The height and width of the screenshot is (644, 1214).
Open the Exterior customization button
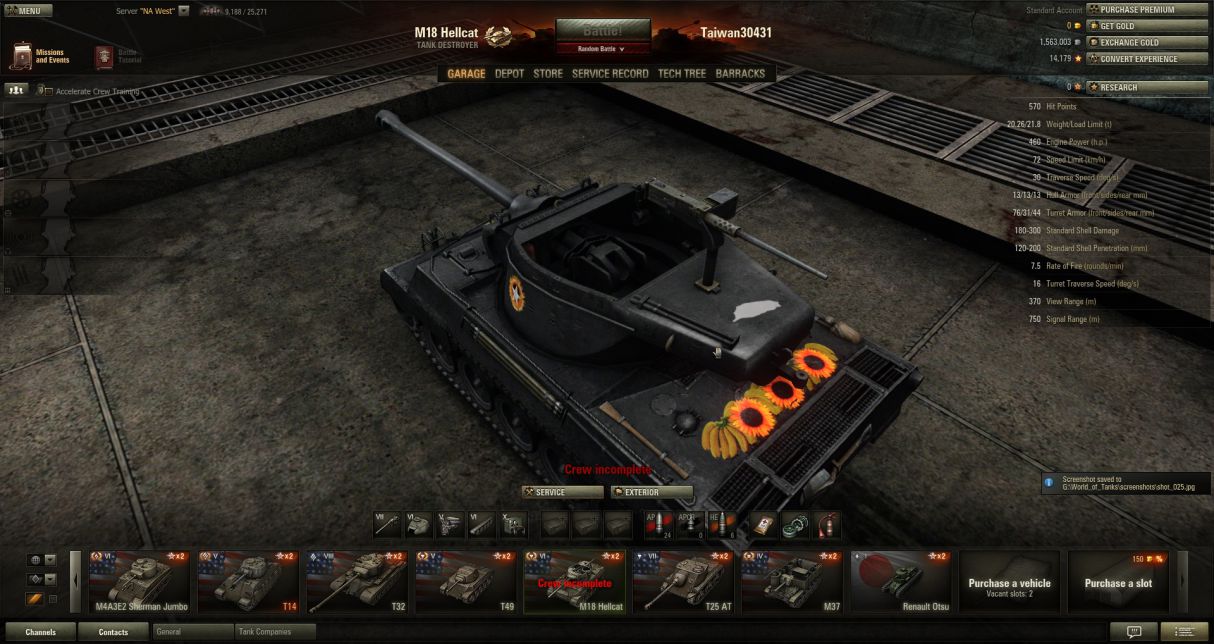pos(652,492)
